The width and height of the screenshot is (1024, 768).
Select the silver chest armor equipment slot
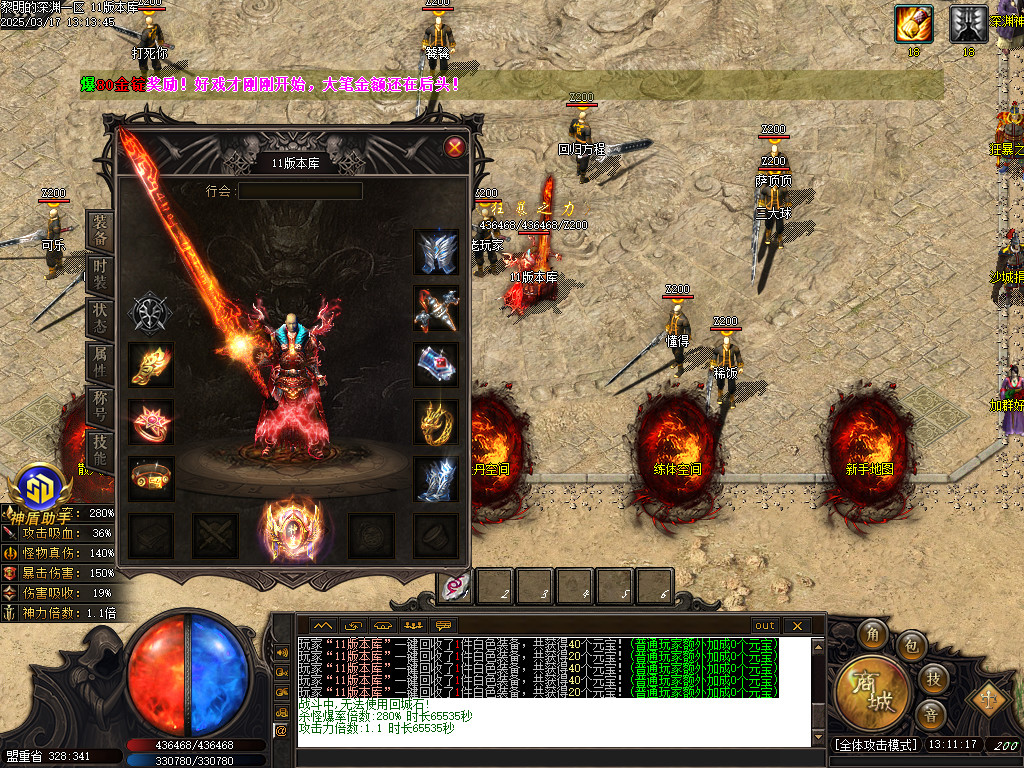point(436,252)
